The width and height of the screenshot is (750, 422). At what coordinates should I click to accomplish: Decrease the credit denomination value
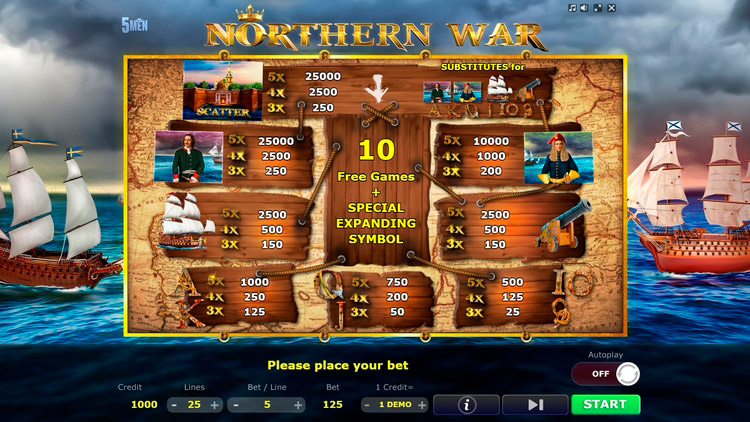(x=368, y=405)
